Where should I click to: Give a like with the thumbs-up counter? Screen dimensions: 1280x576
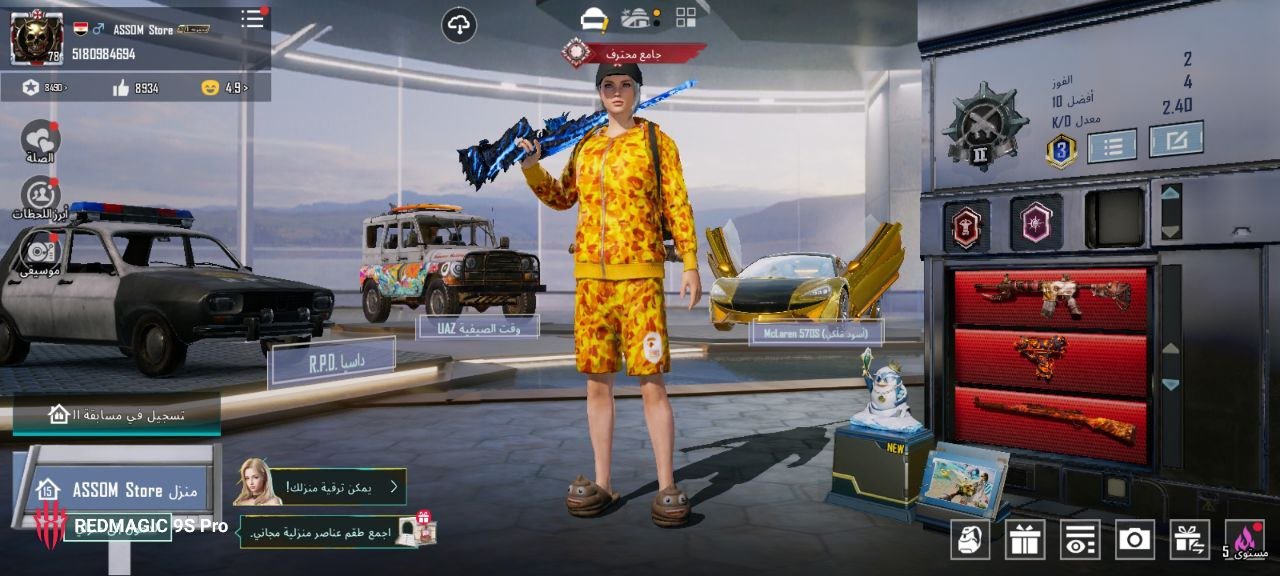tap(122, 88)
